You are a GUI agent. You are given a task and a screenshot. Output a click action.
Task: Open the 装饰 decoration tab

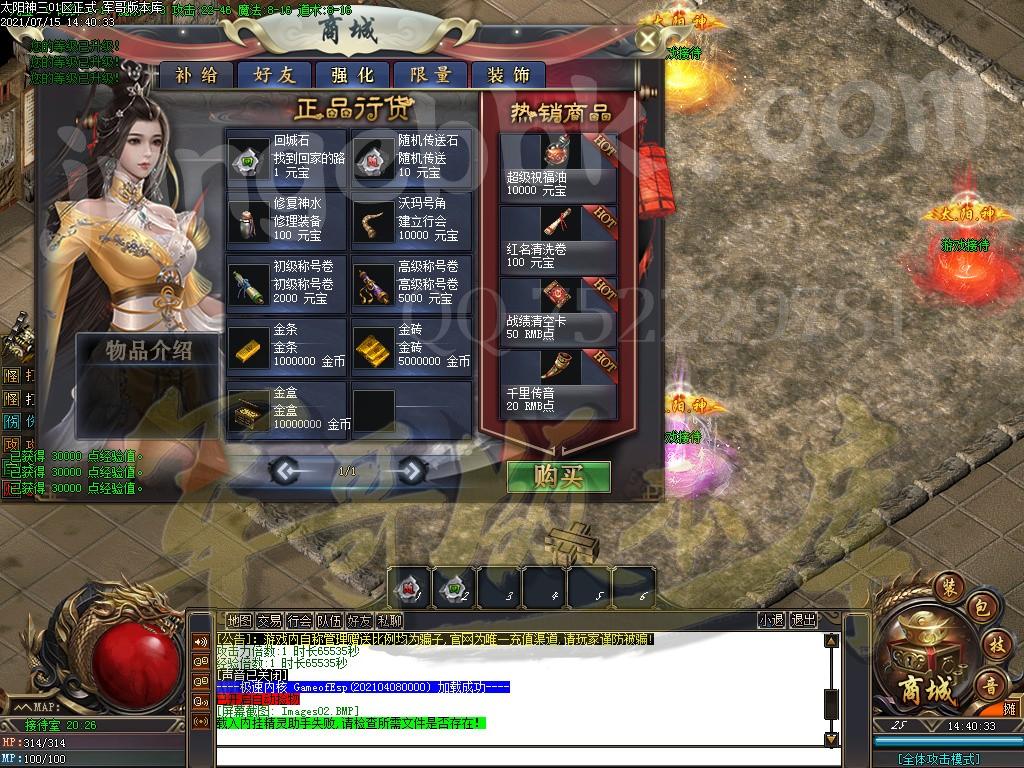tap(508, 75)
